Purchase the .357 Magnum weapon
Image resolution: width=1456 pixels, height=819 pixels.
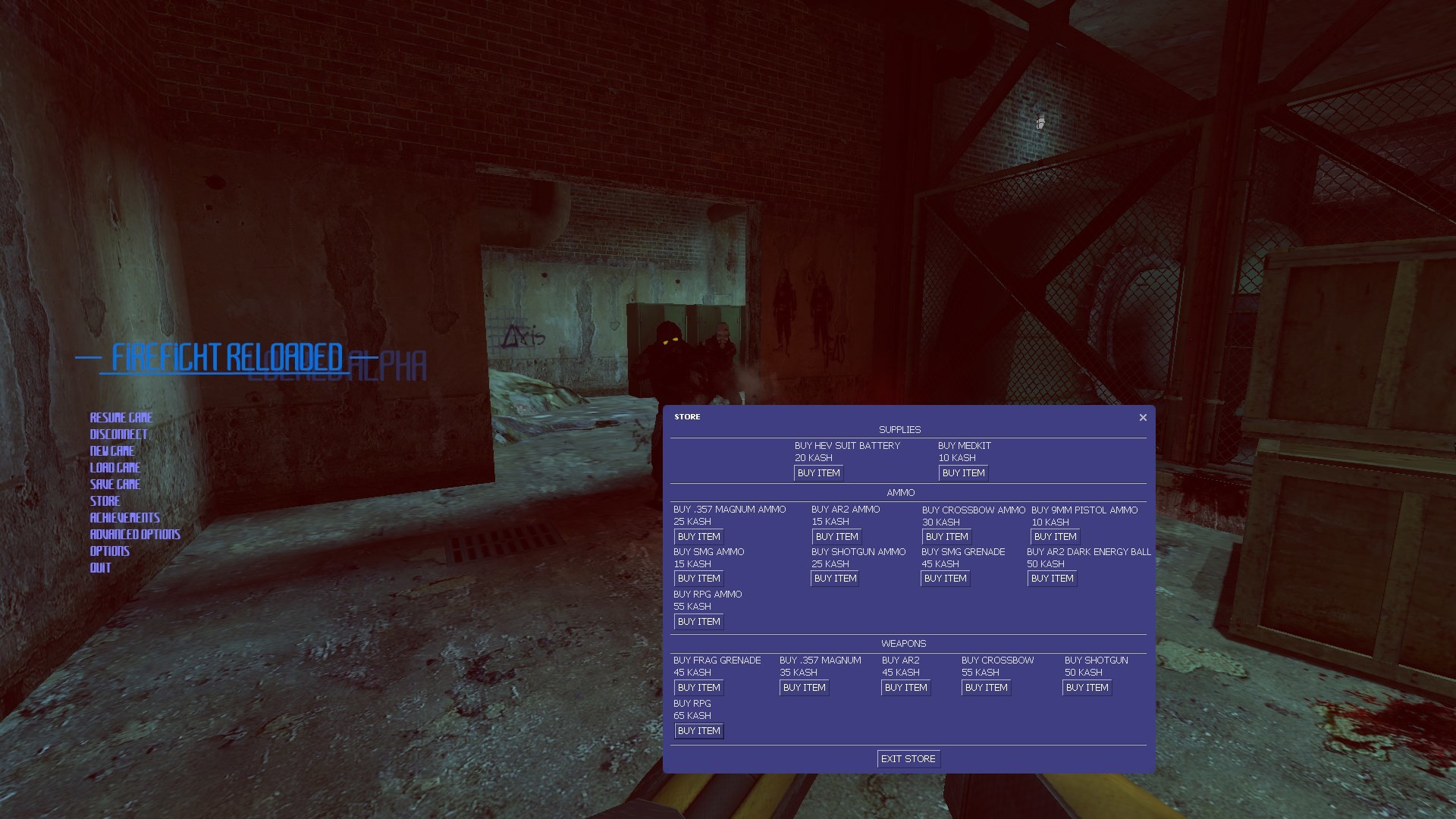(x=804, y=687)
